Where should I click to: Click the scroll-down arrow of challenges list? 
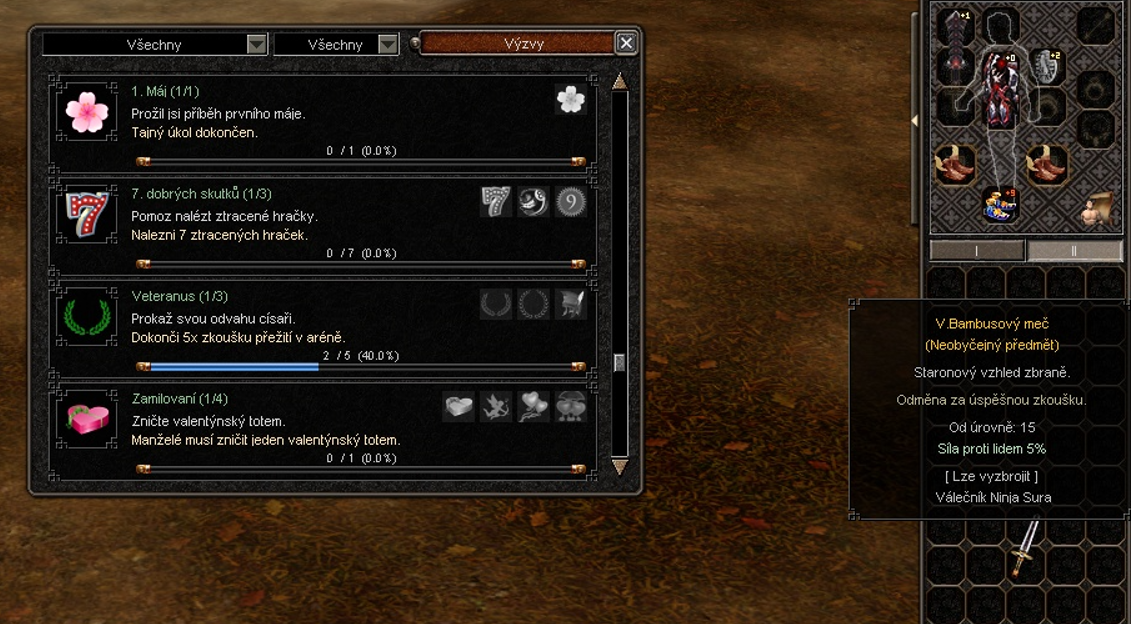coord(620,467)
